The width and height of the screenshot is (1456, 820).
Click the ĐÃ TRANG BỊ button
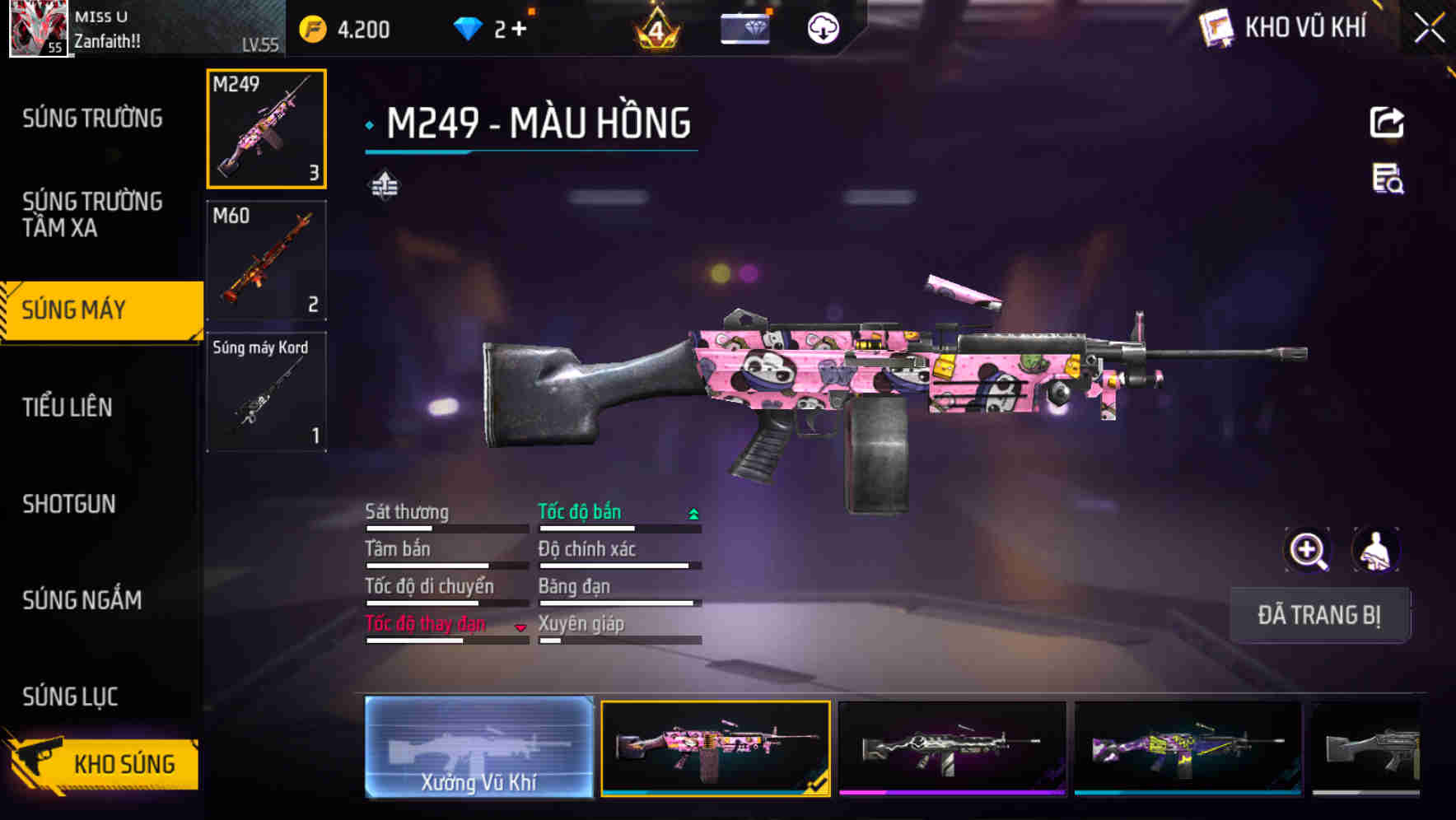tap(1319, 615)
